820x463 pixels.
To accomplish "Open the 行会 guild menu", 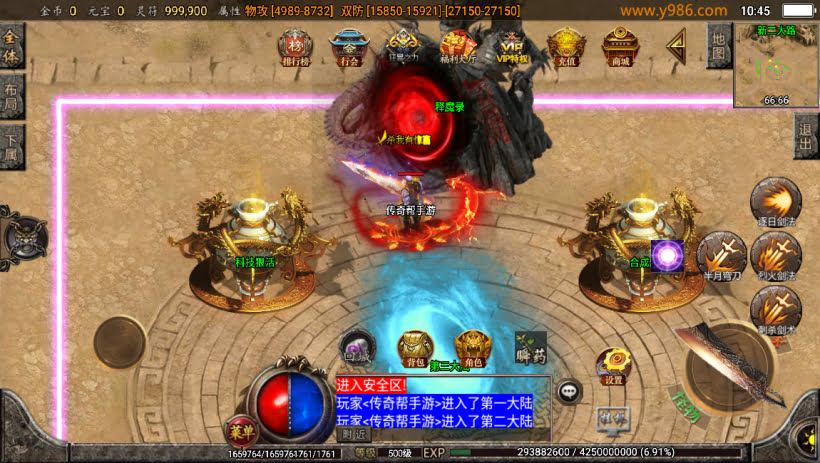I will [x=349, y=46].
